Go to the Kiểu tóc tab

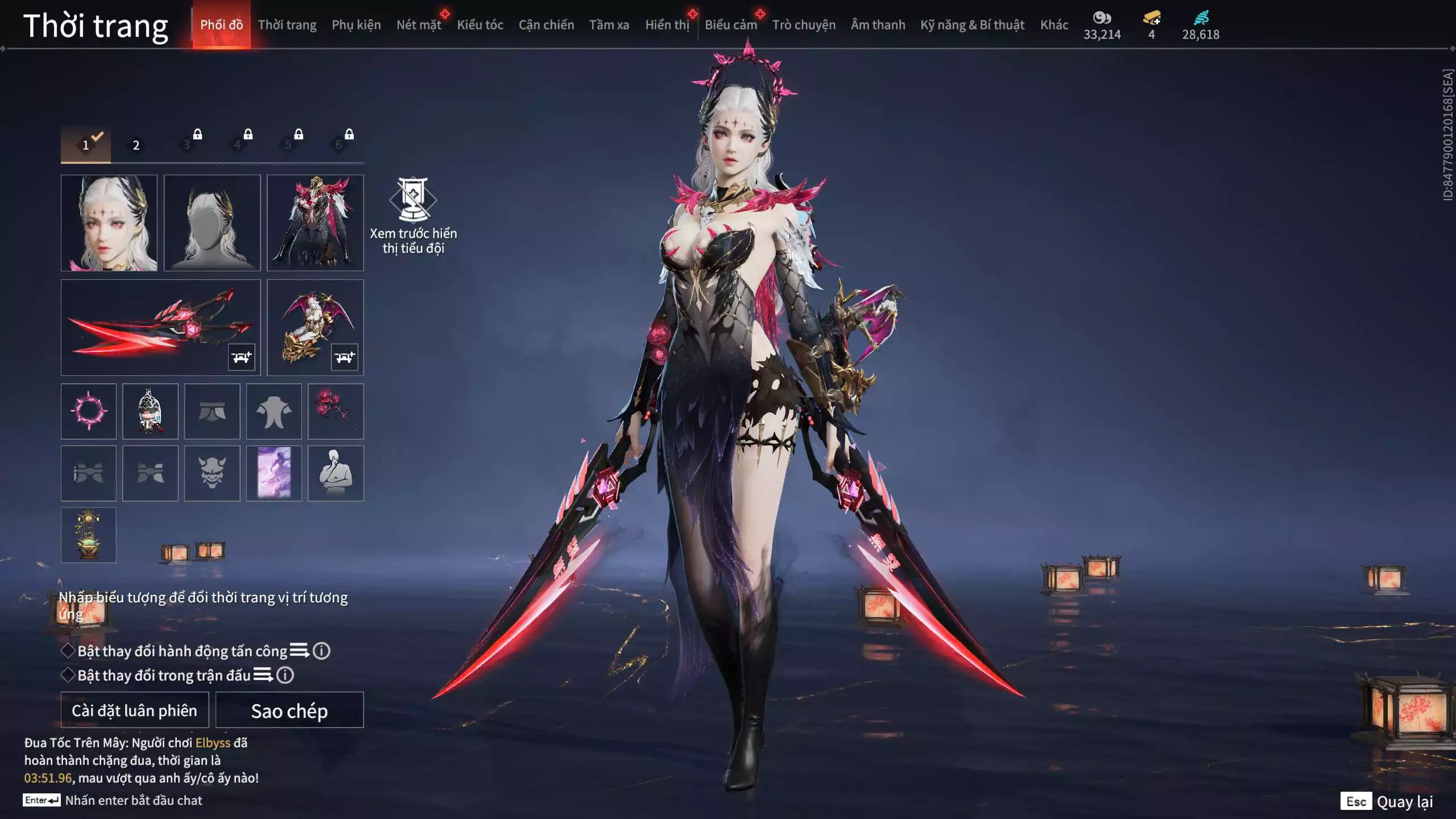tap(480, 25)
